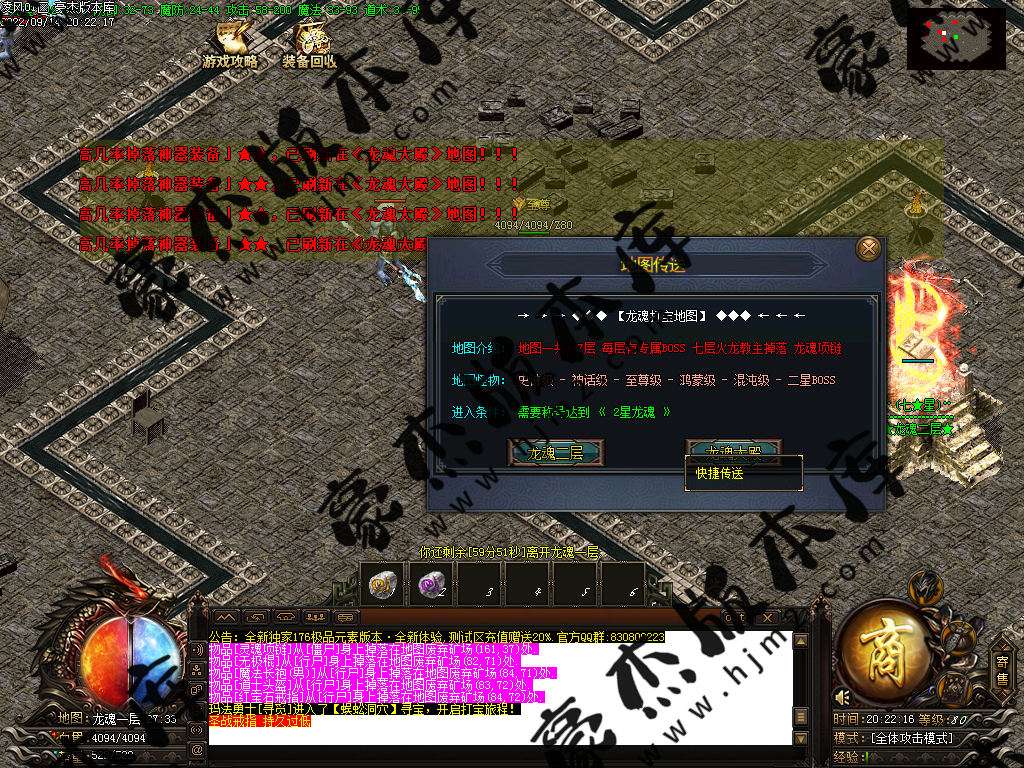This screenshot has width=1024, height=768.
Task: Close the 地图传送 teleport dialog
Action: (x=869, y=249)
